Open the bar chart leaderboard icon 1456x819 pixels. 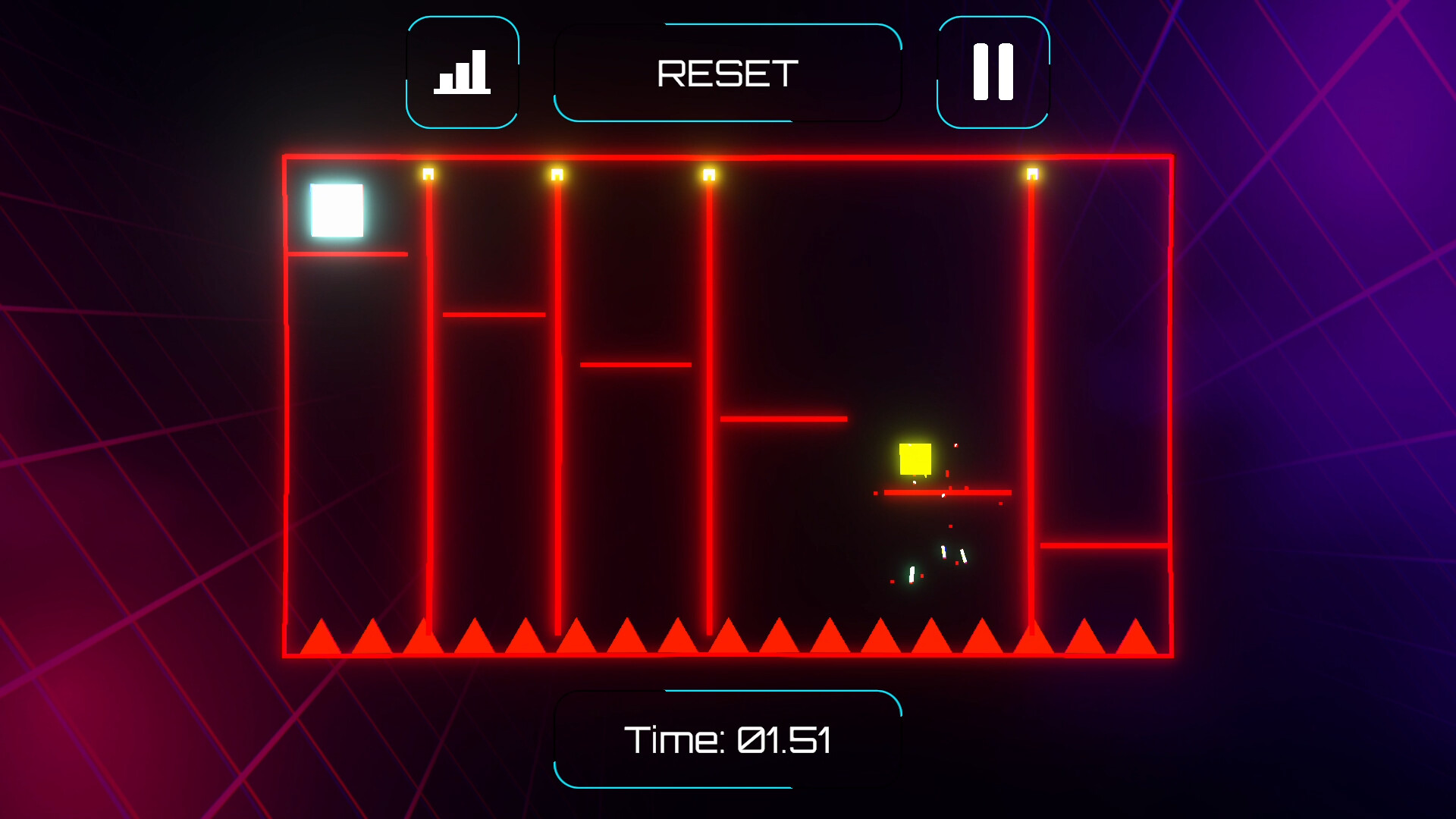click(x=462, y=72)
